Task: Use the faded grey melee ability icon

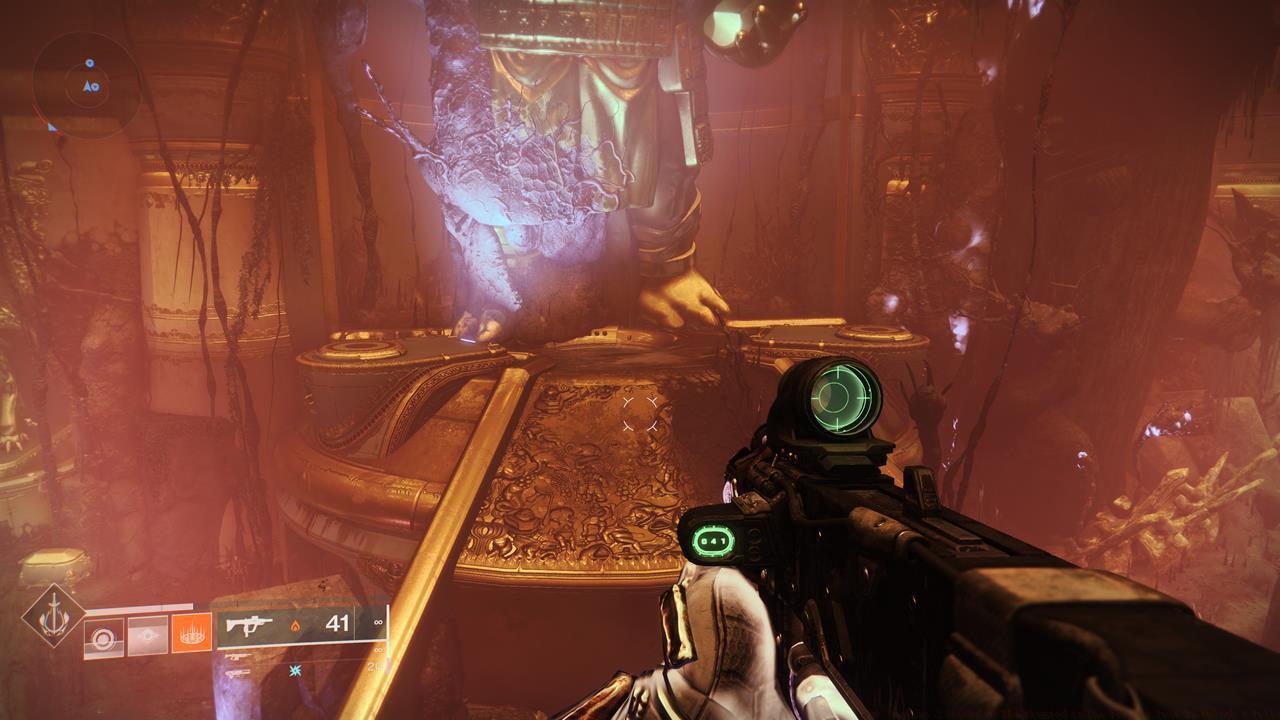Action: [147, 636]
